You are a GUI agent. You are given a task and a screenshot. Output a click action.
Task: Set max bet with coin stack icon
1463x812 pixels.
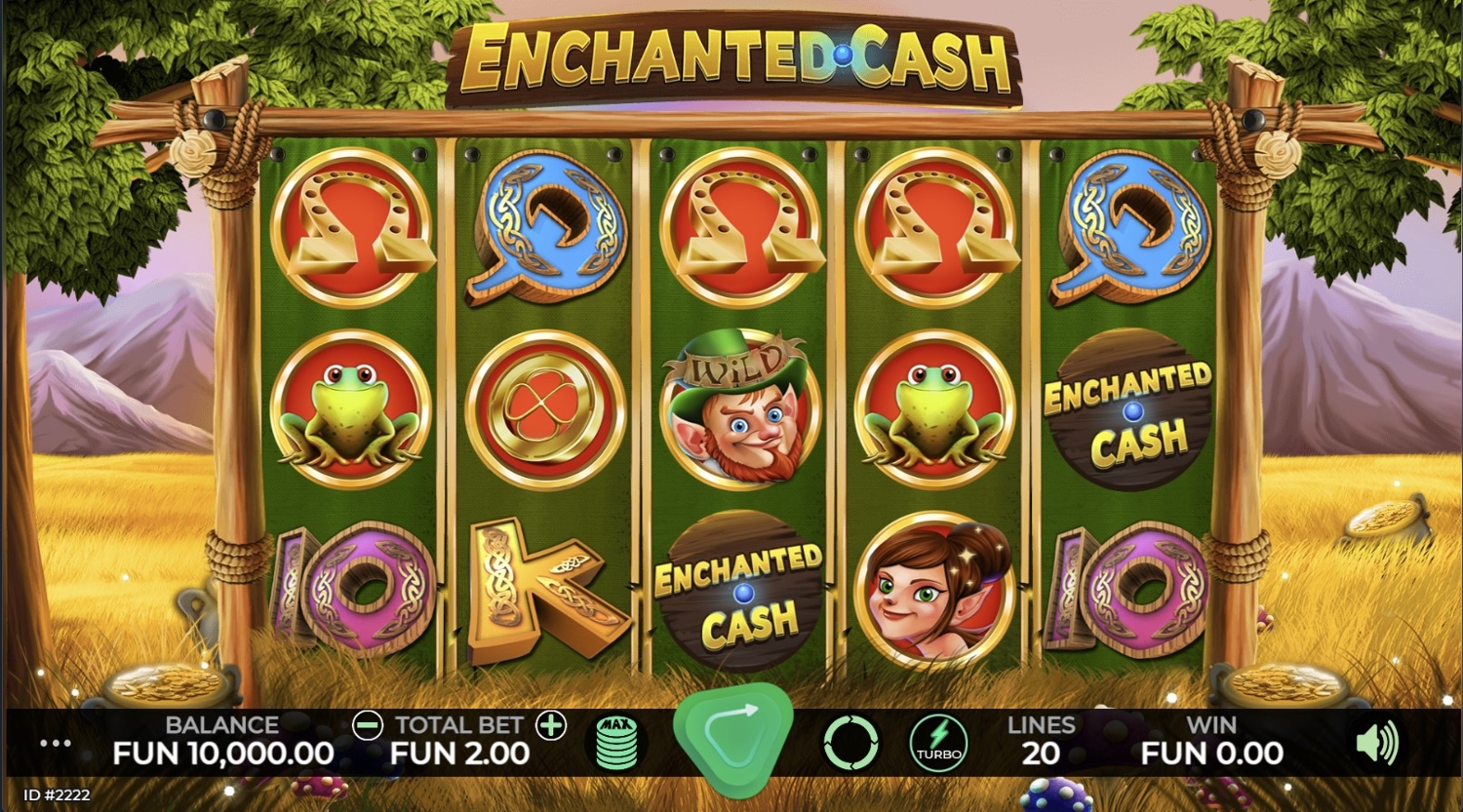(616, 743)
